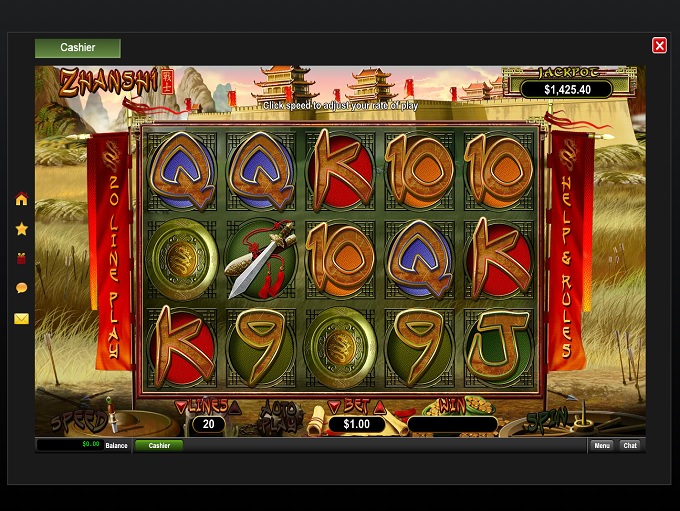Start Auto Play mode
Image resolution: width=680 pixels, height=511 pixels.
279,413
